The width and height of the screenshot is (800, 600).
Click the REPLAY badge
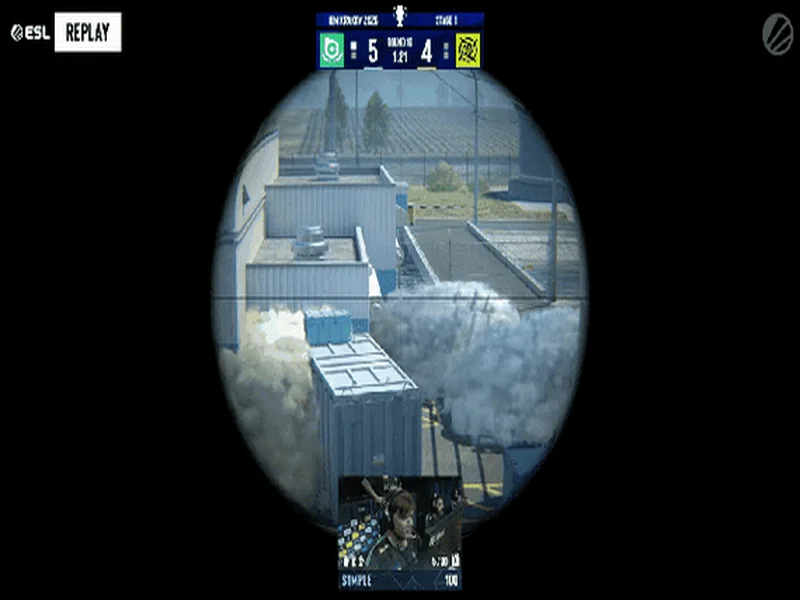88,32
